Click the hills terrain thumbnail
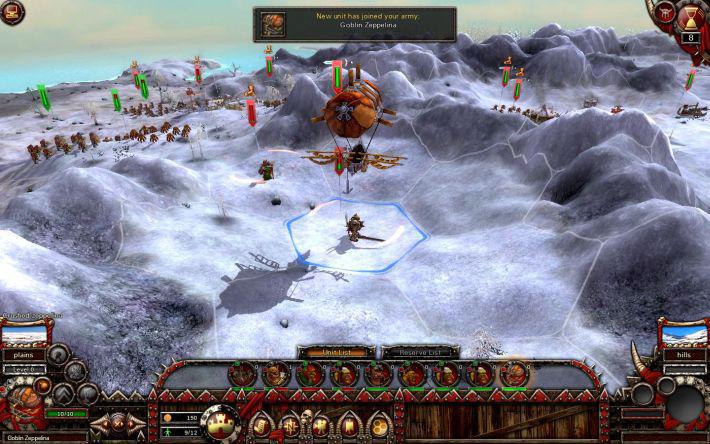 683,334
